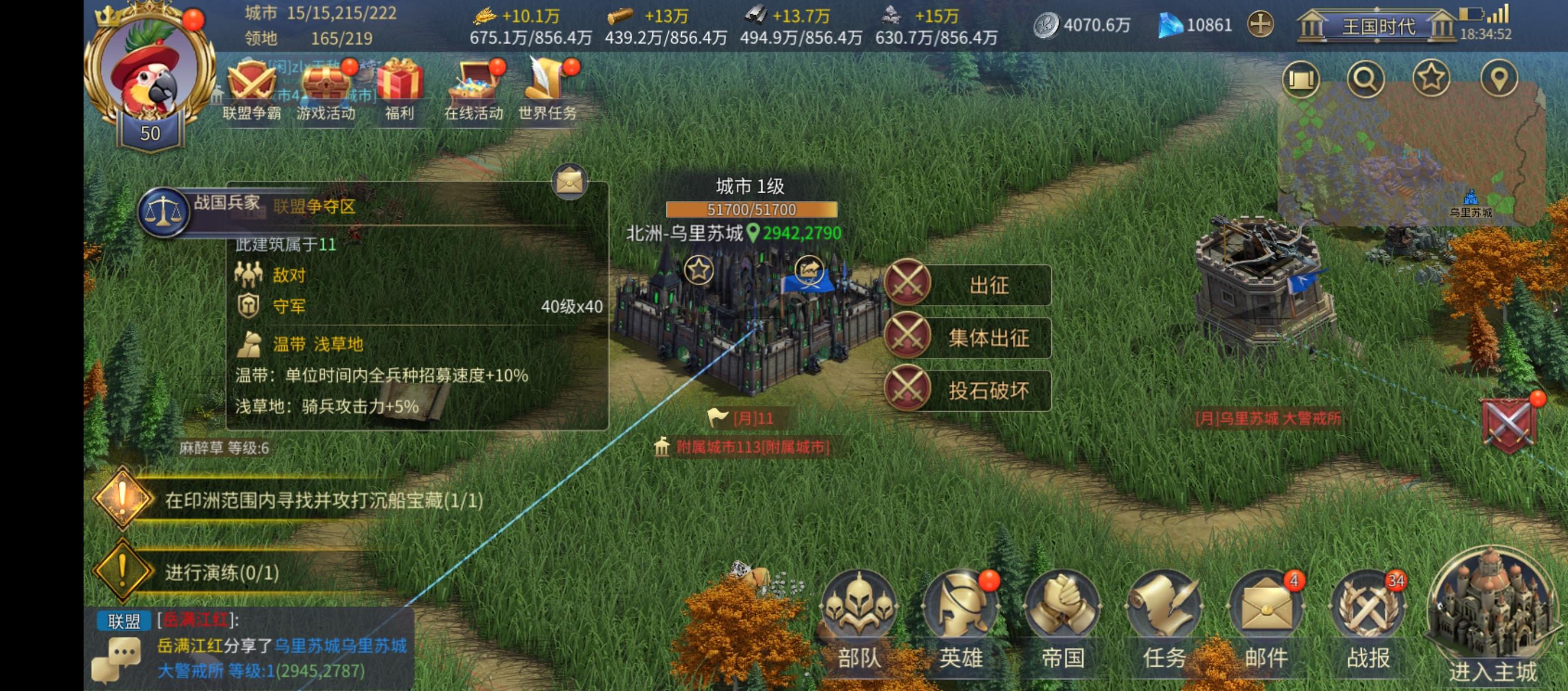The image size is (1568, 691).
Task: Select the magnifier search icon top-right
Action: click(x=1366, y=78)
